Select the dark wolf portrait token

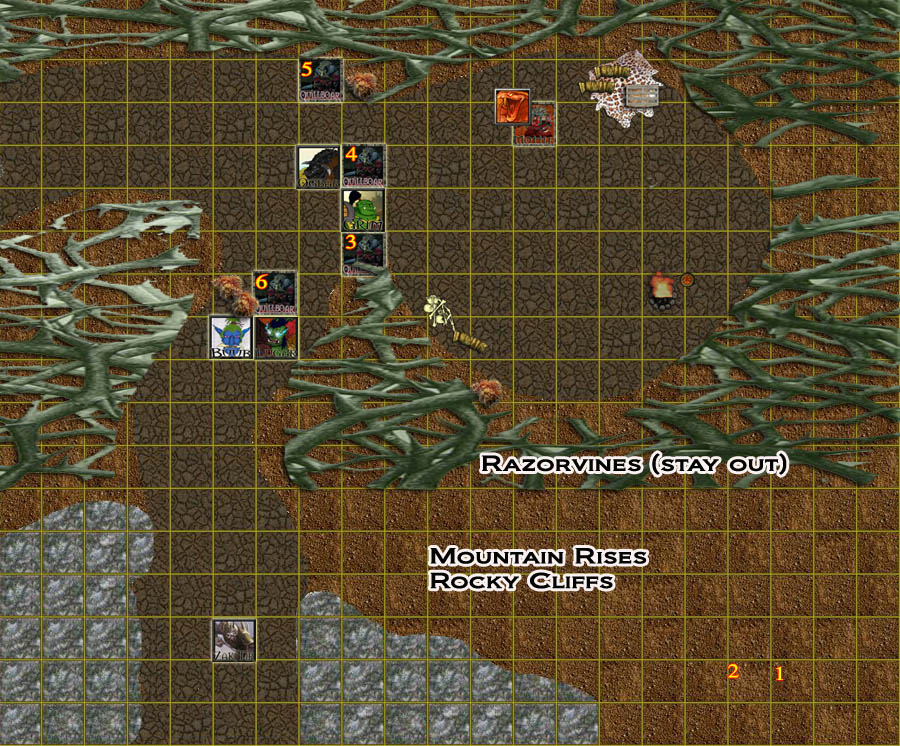tap(320, 167)
